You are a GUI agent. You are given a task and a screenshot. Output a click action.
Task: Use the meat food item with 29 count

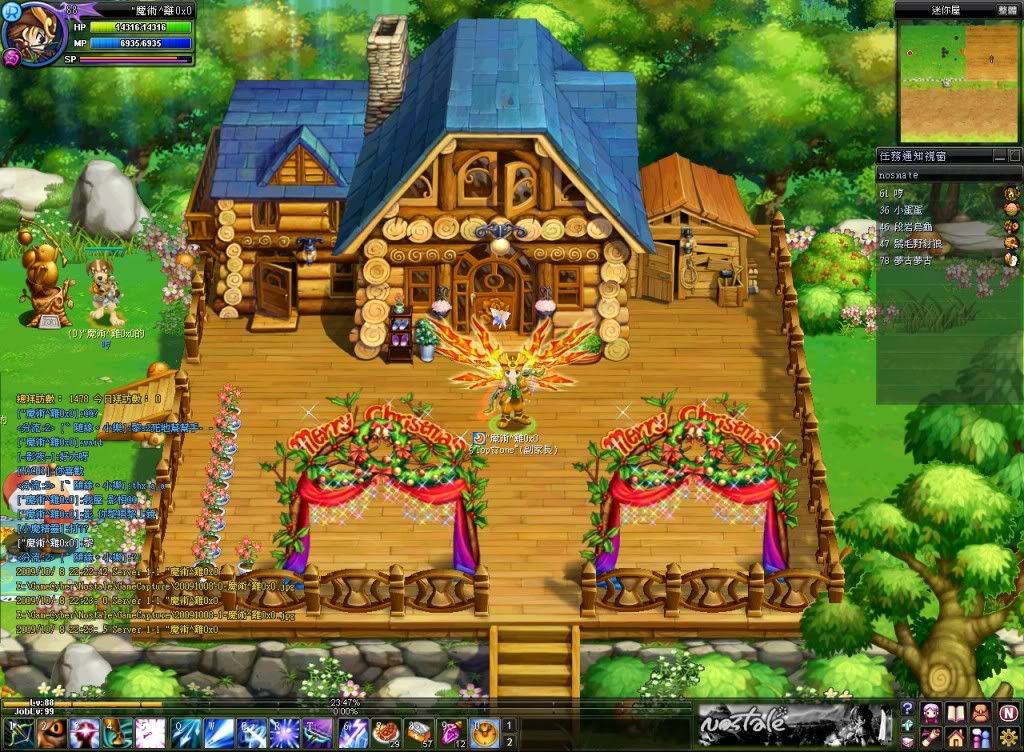coord(387,733)
